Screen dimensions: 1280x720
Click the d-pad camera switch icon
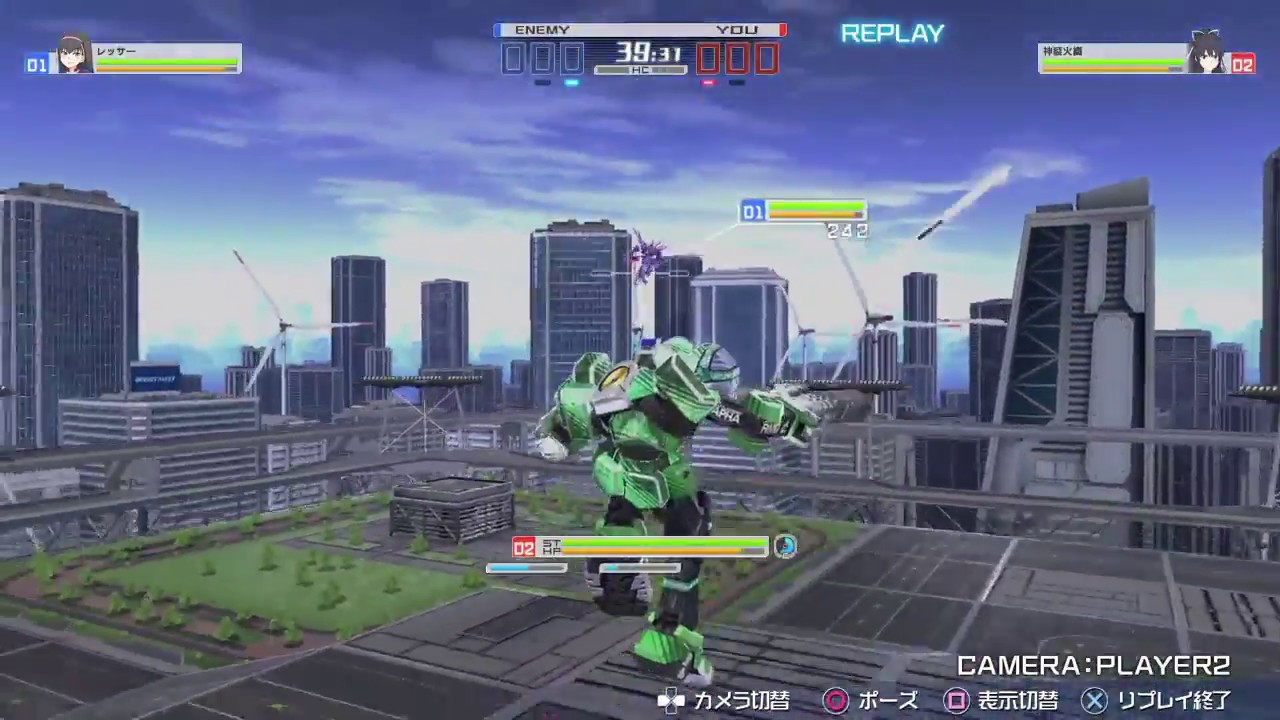point(671,701)
